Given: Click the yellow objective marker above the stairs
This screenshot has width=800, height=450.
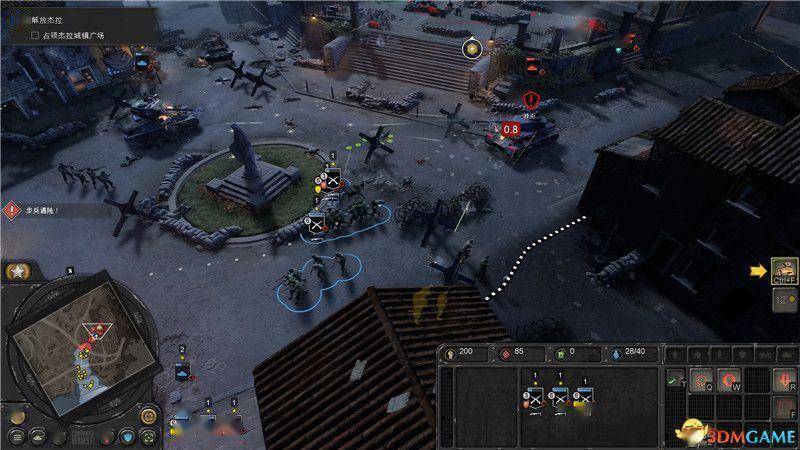Looking at the screenshot, I should pos(471,47).
